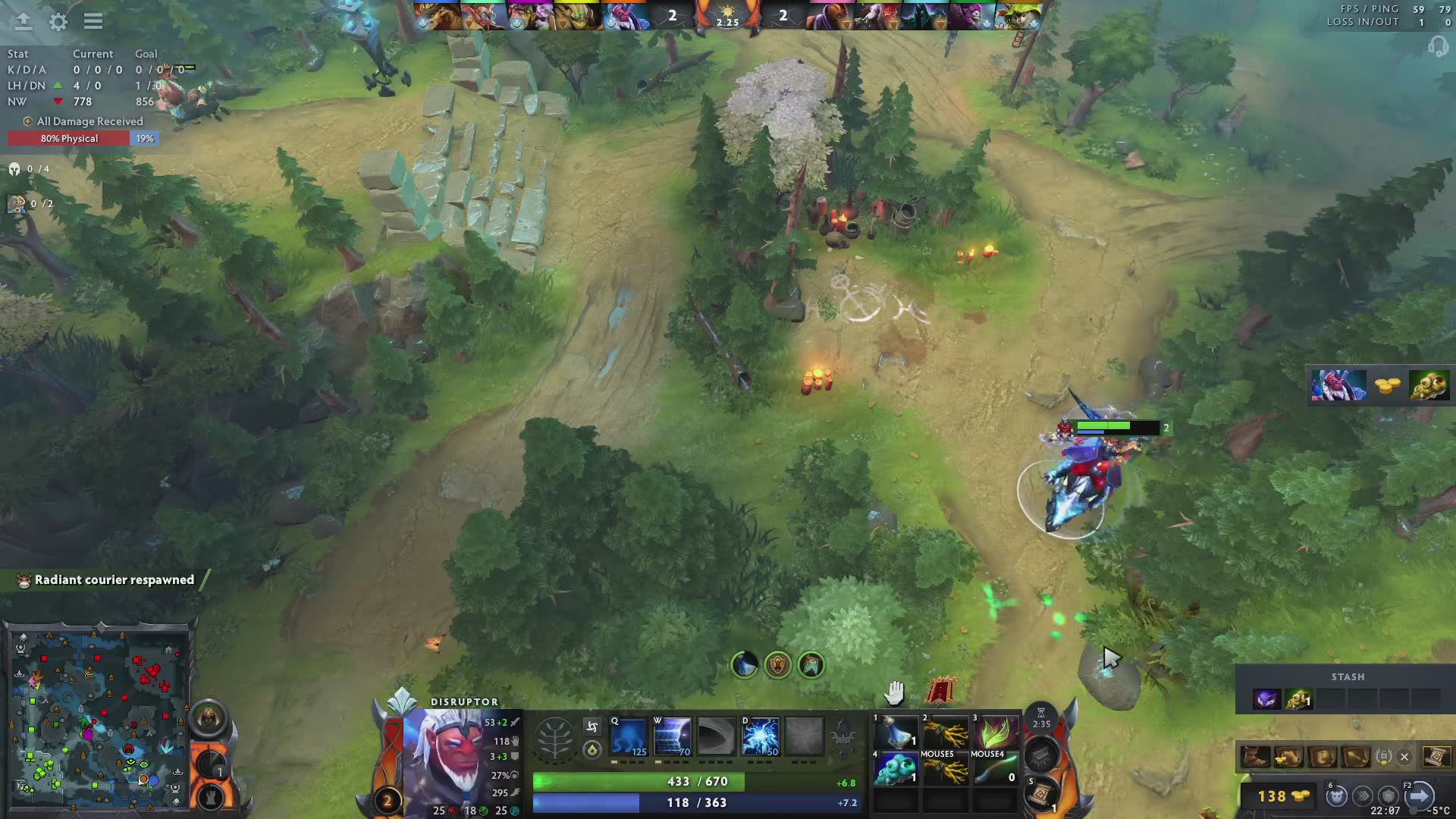Viewport: 1456px width, 819px height.
Task: Cast the Thunder Strike Q ability
Action: tap(628, 737)
